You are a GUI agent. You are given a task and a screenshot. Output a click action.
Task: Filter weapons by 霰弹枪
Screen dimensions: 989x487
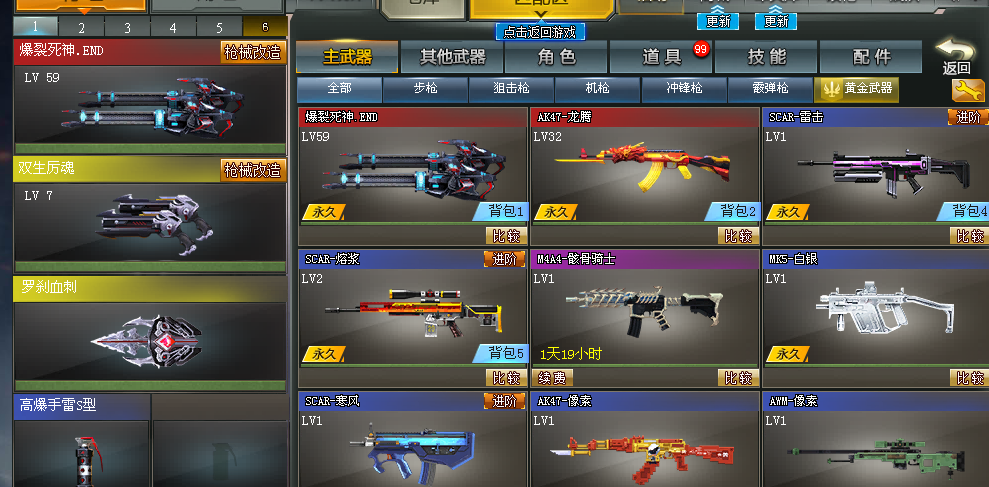pos(770,90)
